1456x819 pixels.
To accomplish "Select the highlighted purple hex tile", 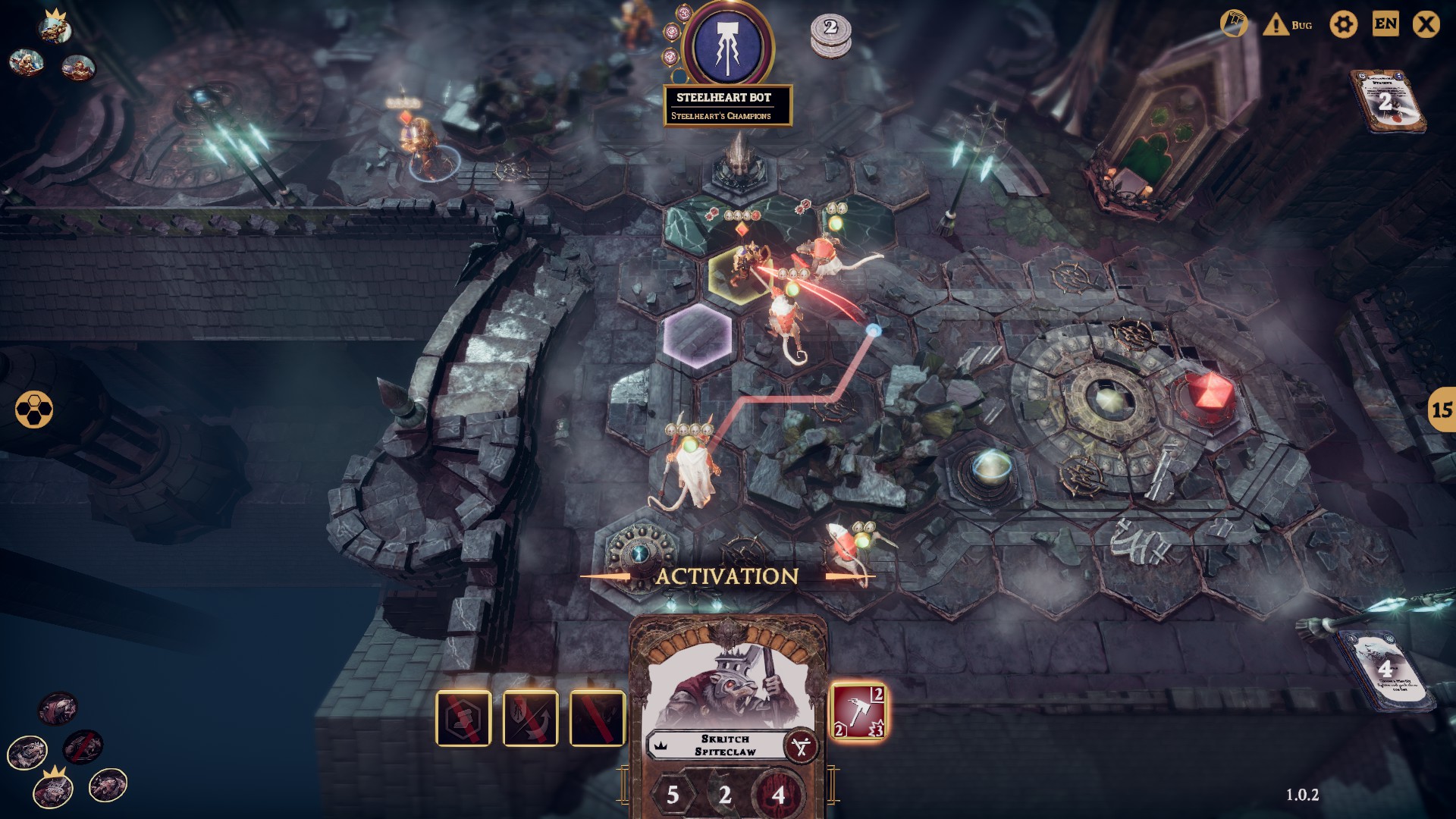I will (698, 334).
